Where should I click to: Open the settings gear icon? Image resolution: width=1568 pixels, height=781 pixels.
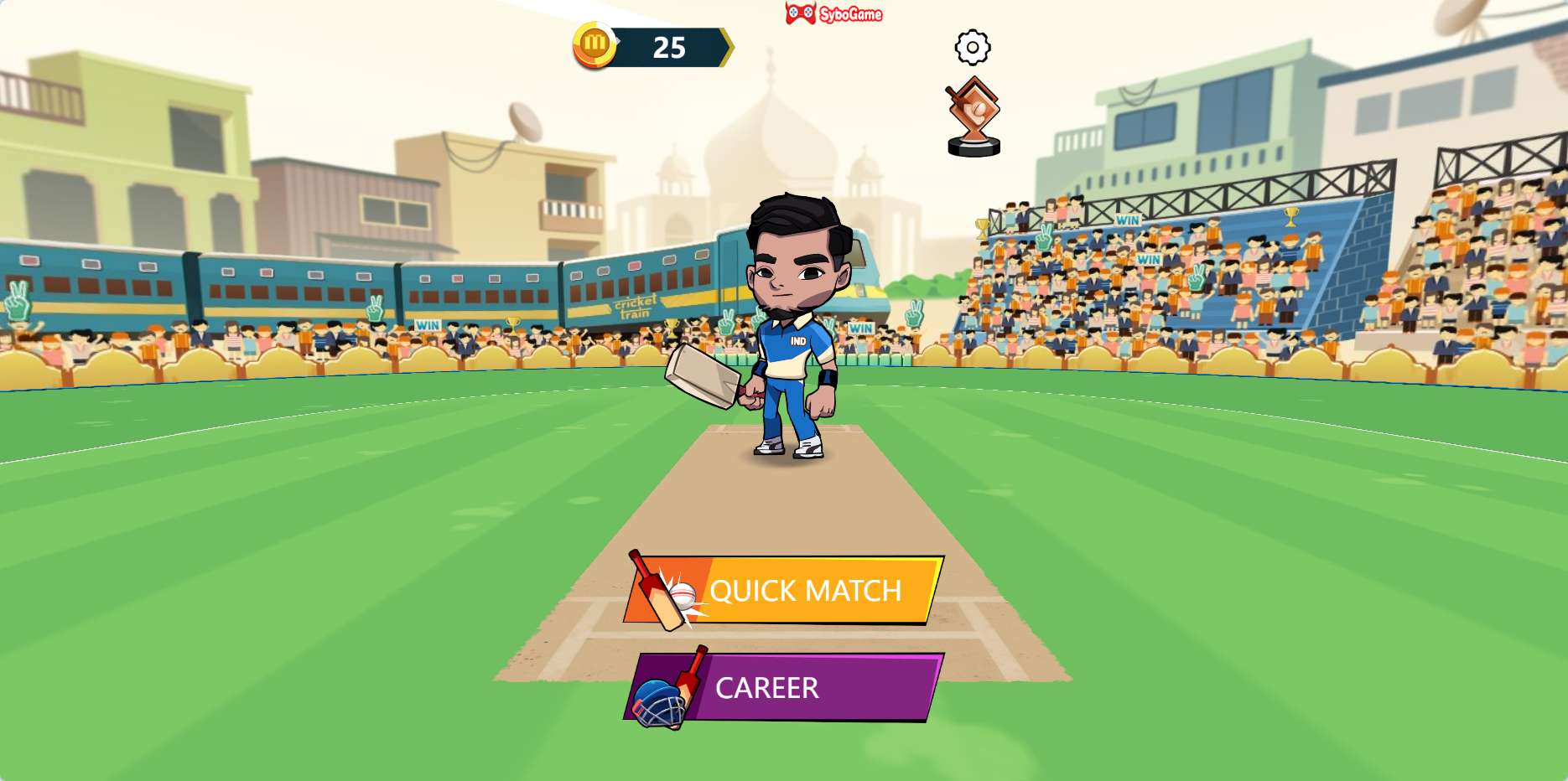[x=973, y=47]
